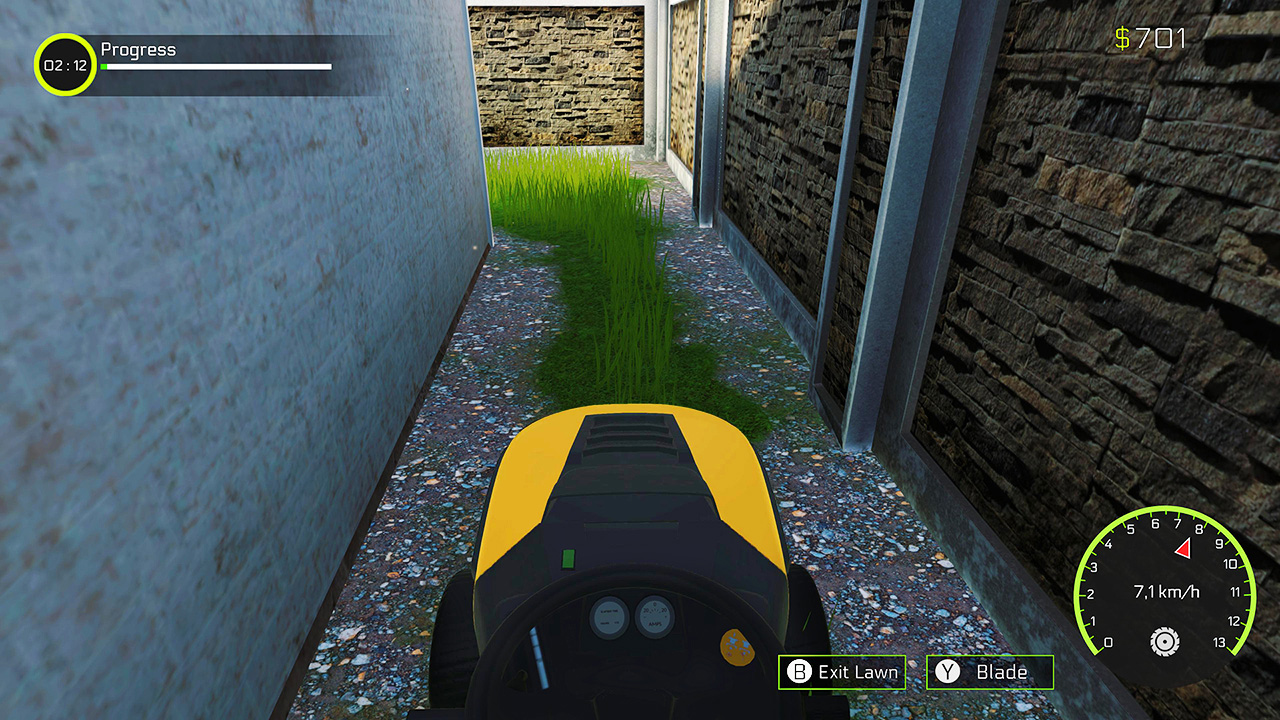Click the red needle triangle on the speedometer
Image resolution: width=1280 pixels, height=720 pixels.
point(1182,547)
